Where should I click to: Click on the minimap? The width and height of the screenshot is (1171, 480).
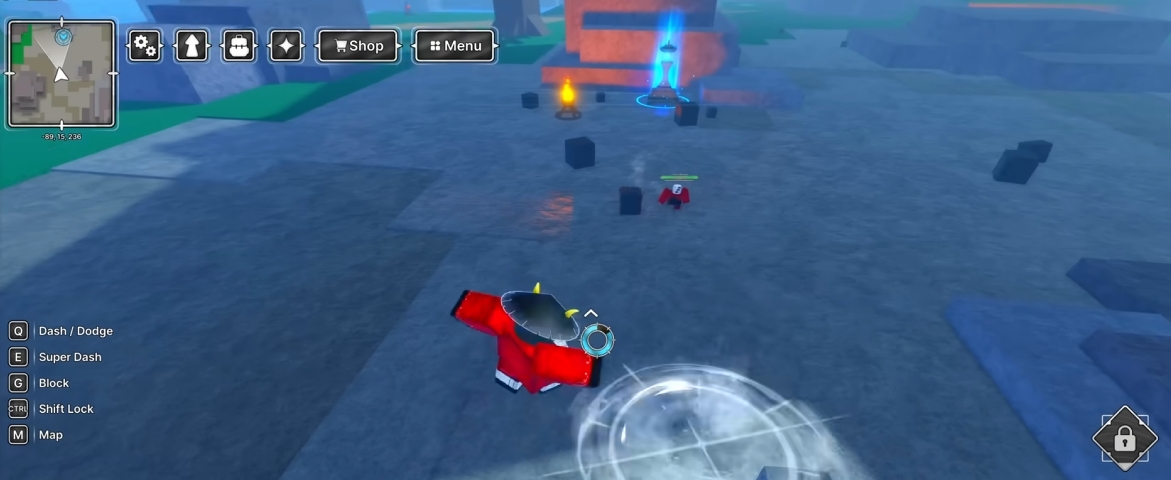pos(62,75)
